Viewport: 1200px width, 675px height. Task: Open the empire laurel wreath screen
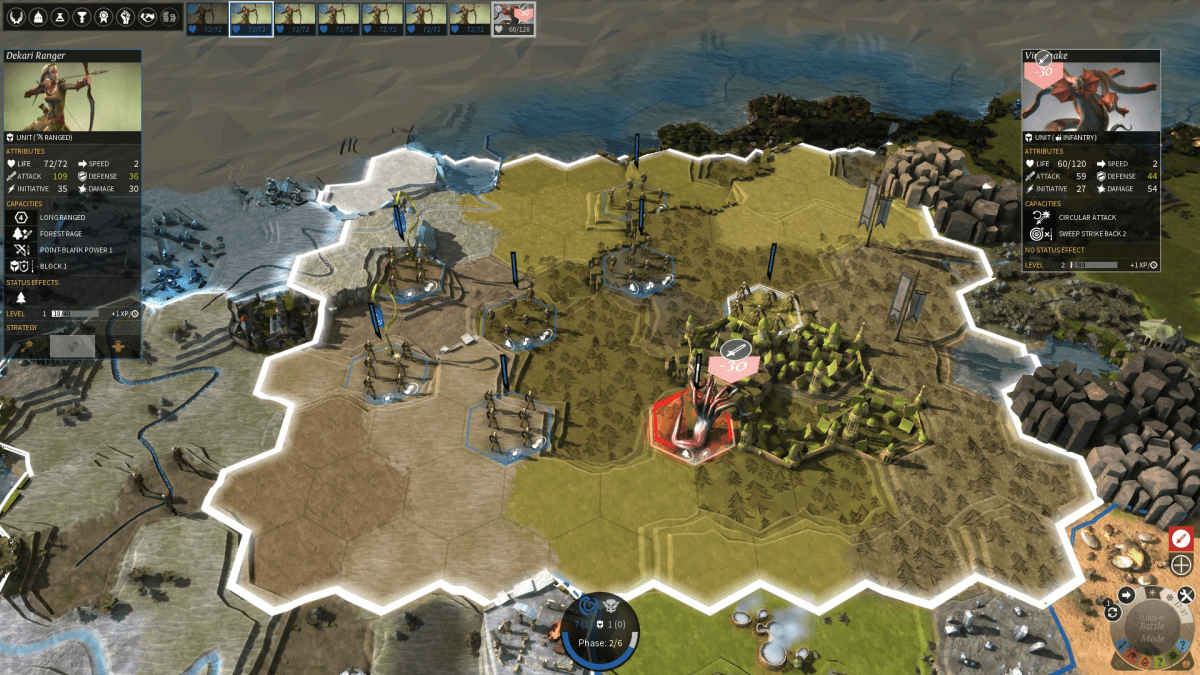pos(16,16)
